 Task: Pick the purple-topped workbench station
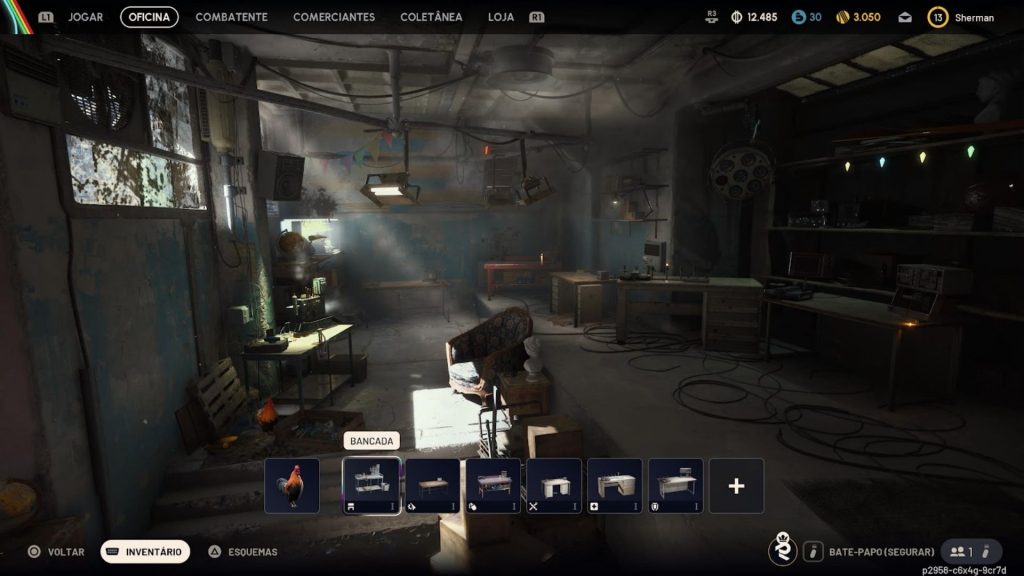pos(493,486)
